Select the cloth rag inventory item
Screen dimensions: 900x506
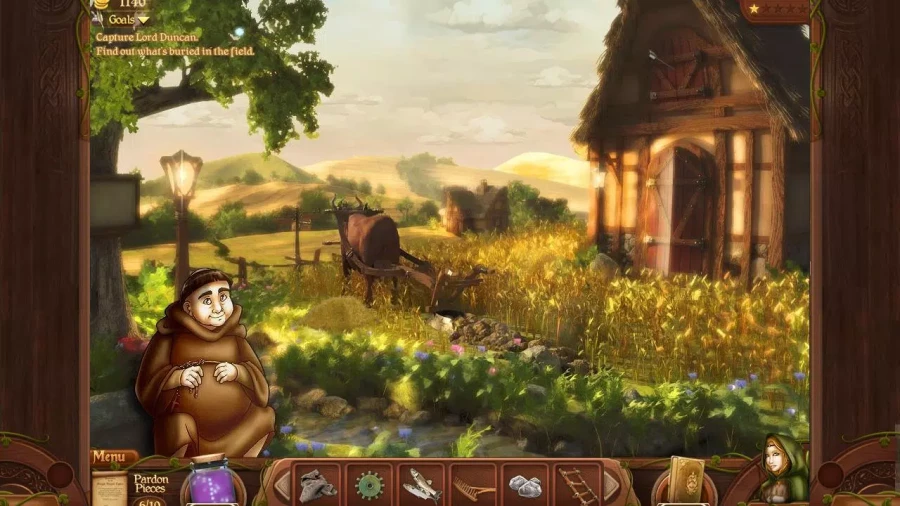[317, 485]
